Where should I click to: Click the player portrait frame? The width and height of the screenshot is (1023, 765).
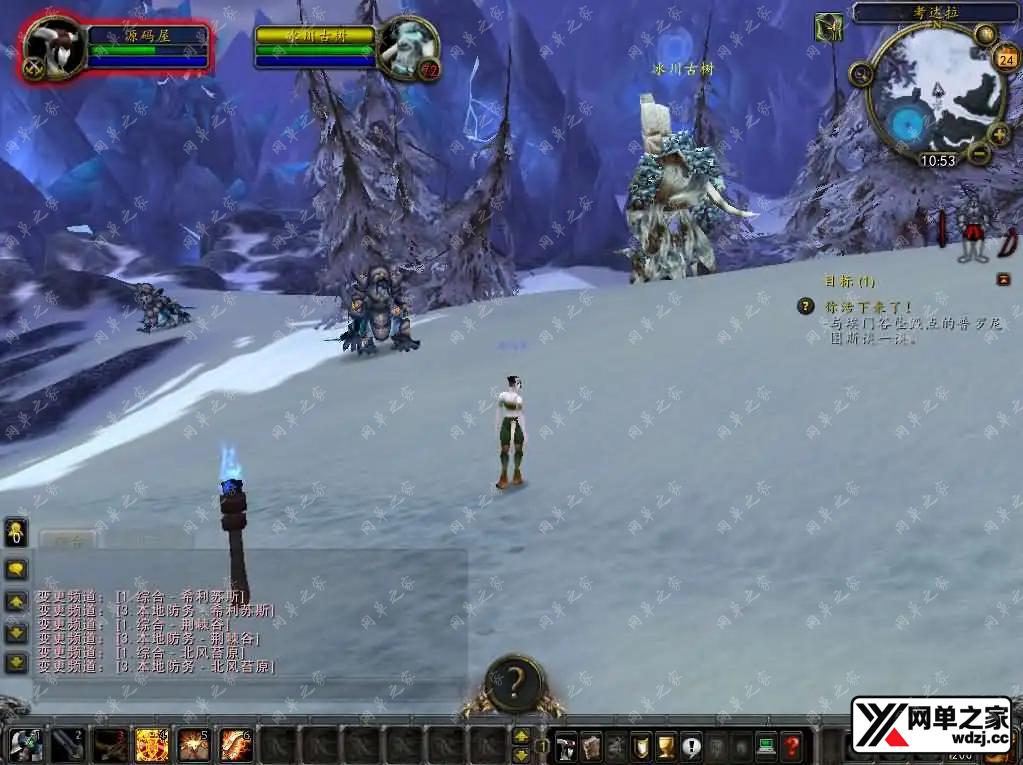coord(54,47)
